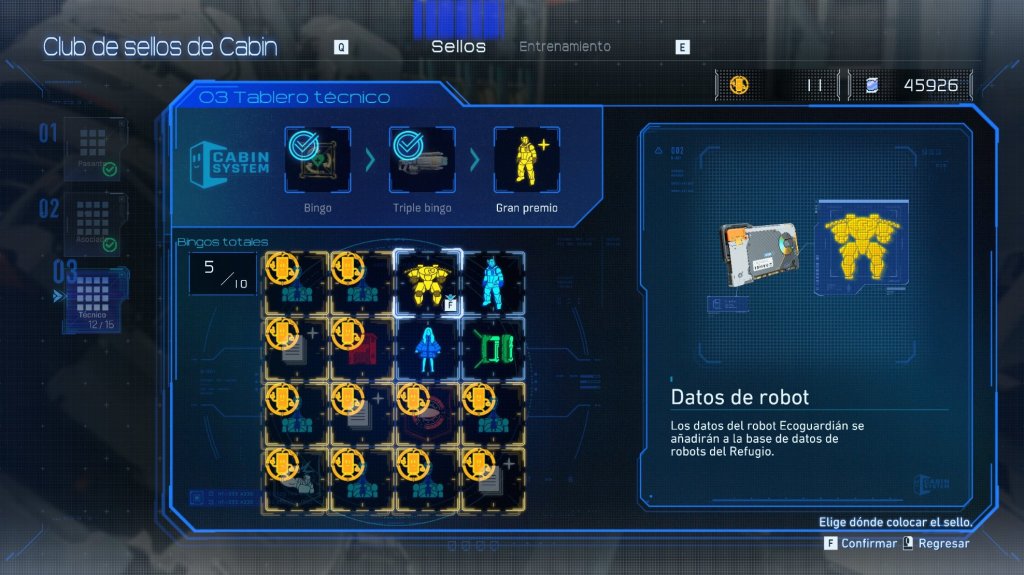Show the Gran premio reward
The height and width of the screenshot is (575, 1024).
pyautogui.click(x=526, y=160)
